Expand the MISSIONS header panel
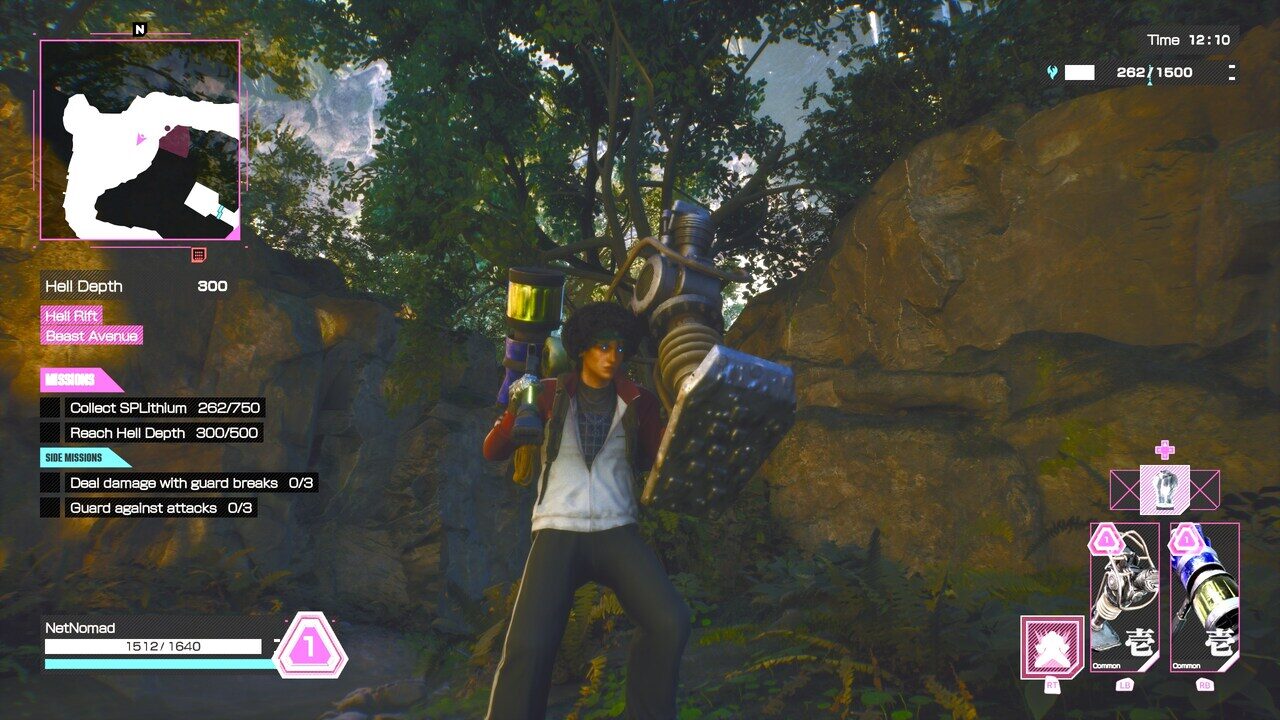The height and width of the screenshot is (720, 1280). click(72, 379)
